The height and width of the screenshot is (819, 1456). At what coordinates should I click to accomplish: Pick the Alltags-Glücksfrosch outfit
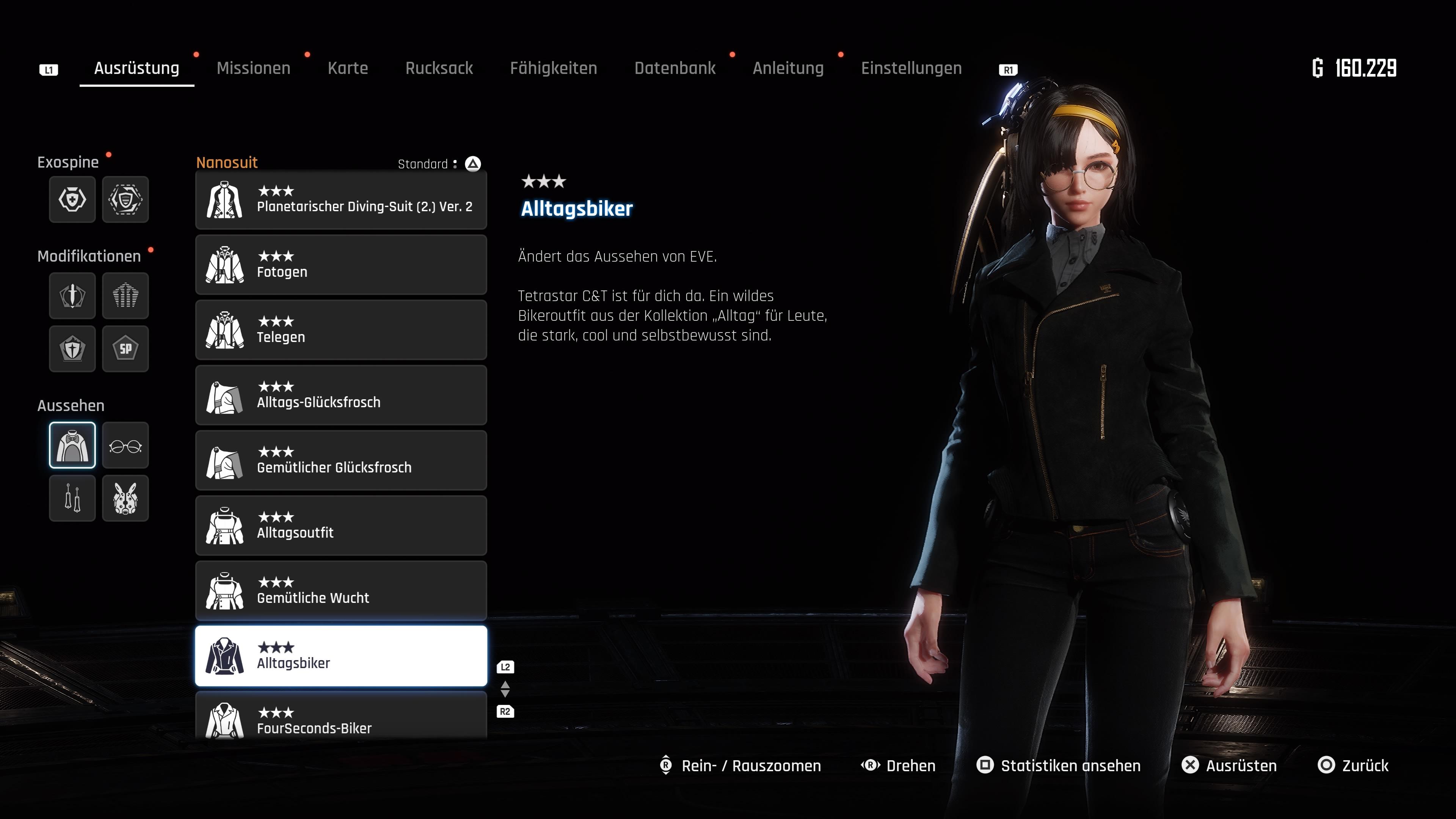click(341, 395)
